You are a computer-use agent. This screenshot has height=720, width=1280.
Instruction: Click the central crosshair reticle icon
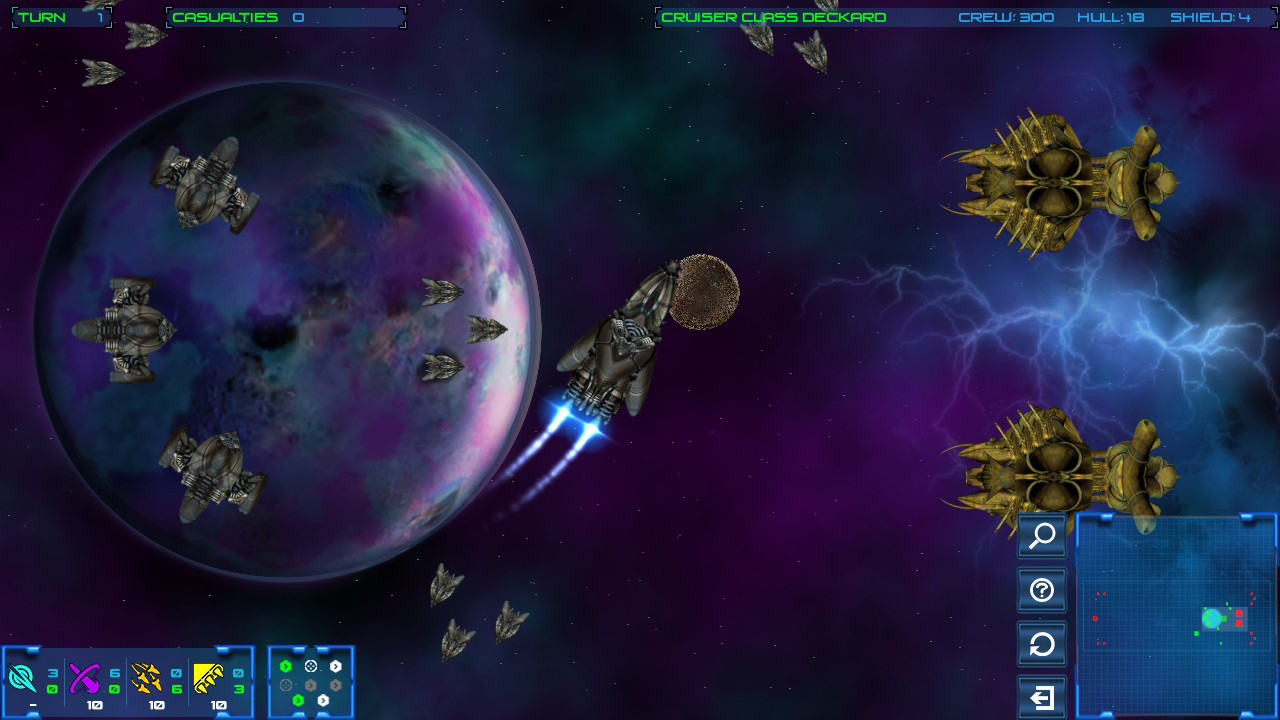click(311, 666)
